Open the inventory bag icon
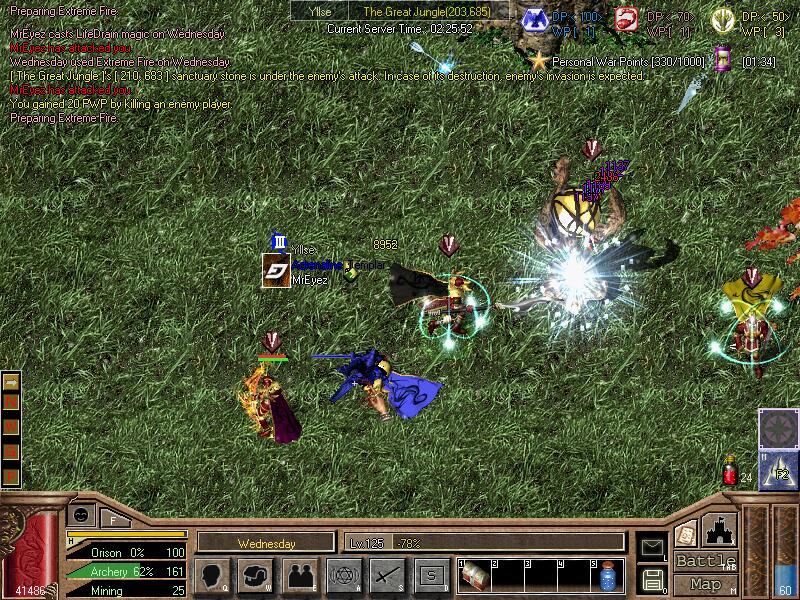The height and width of the screenshot is (600, 800). [x=255, y=575]
